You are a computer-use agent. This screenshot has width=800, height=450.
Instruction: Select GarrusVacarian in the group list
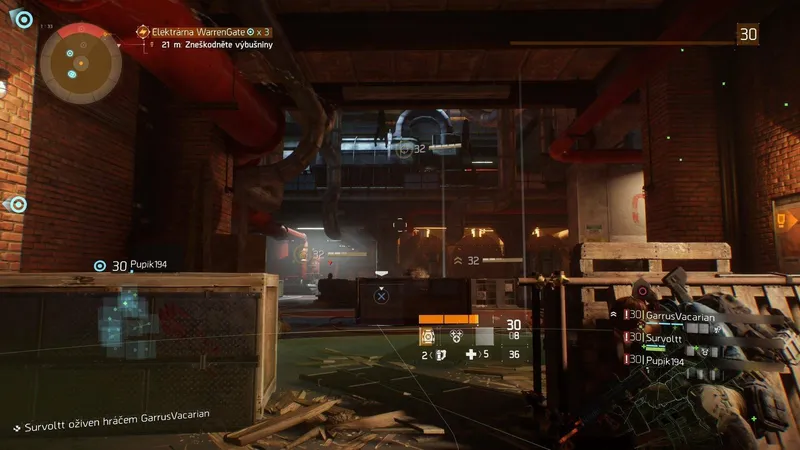tap(680, 315)
